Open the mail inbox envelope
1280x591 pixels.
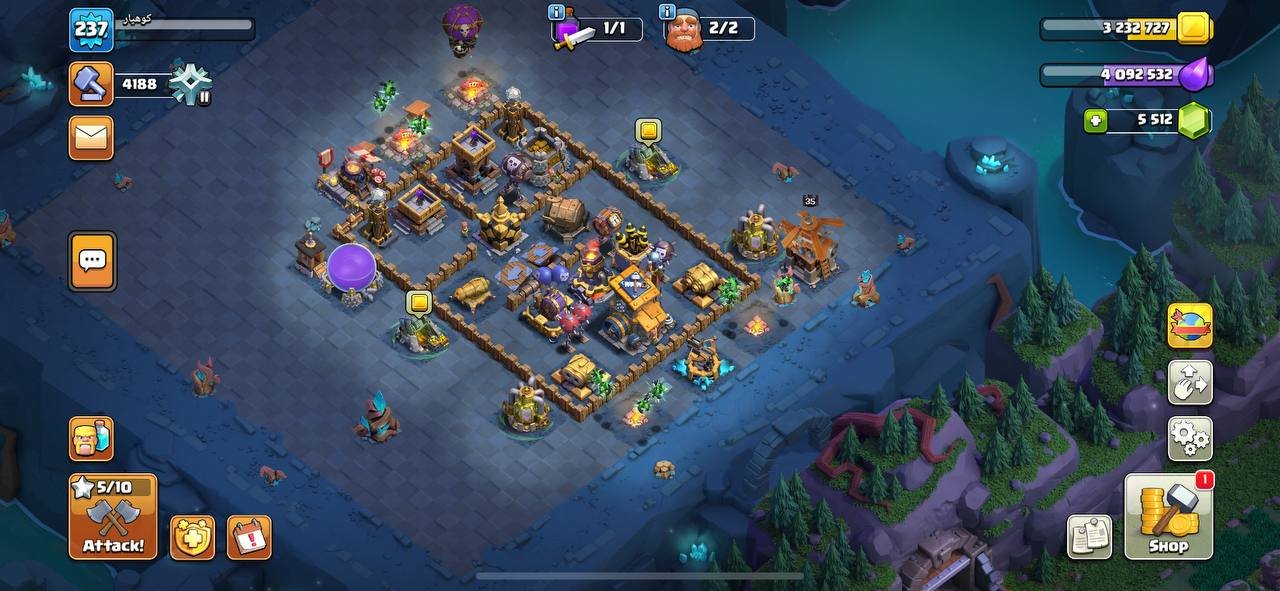point(91,138)
